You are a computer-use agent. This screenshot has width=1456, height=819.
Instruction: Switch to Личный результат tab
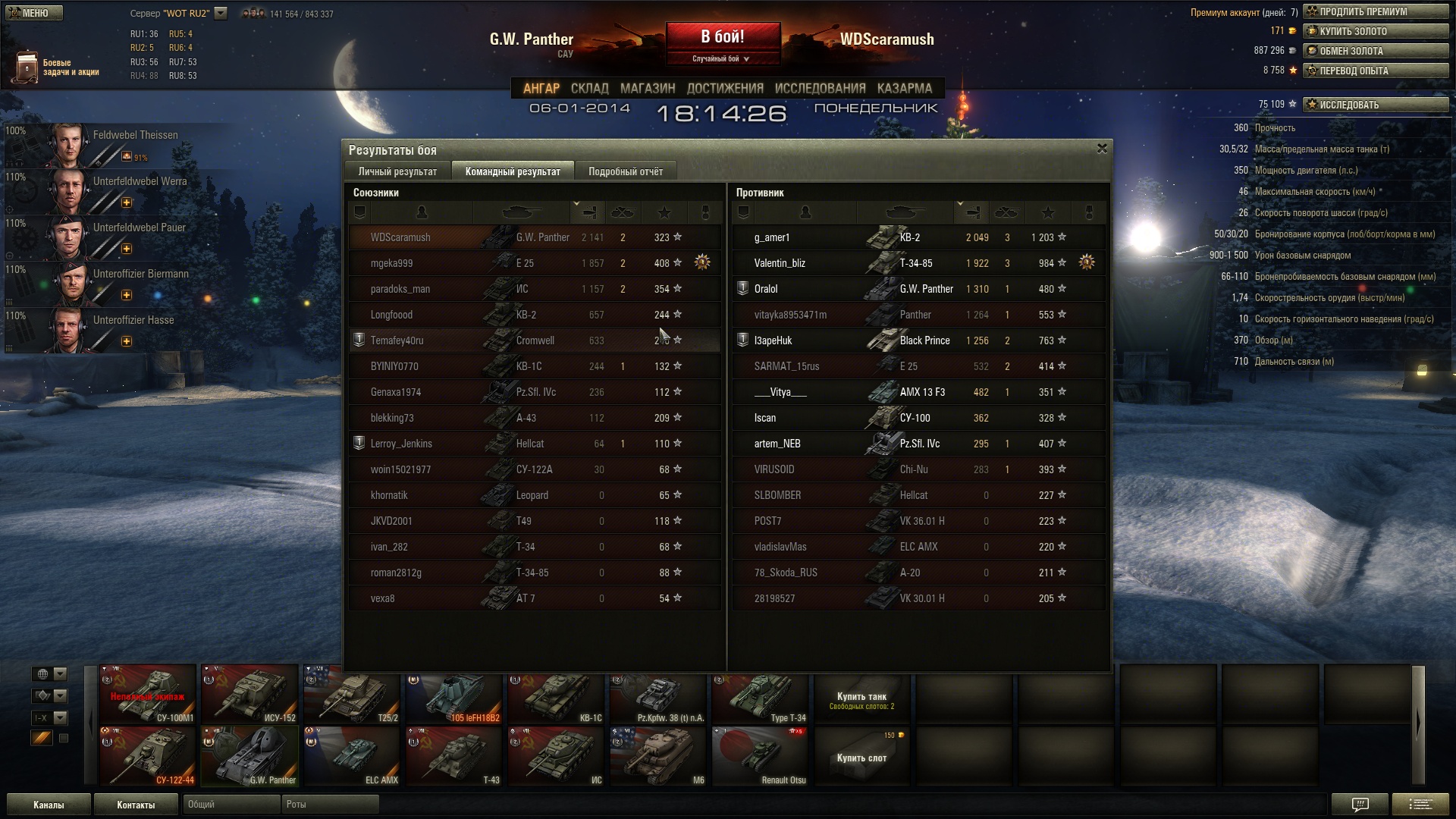pyautogui.click(x=397, y=171)
